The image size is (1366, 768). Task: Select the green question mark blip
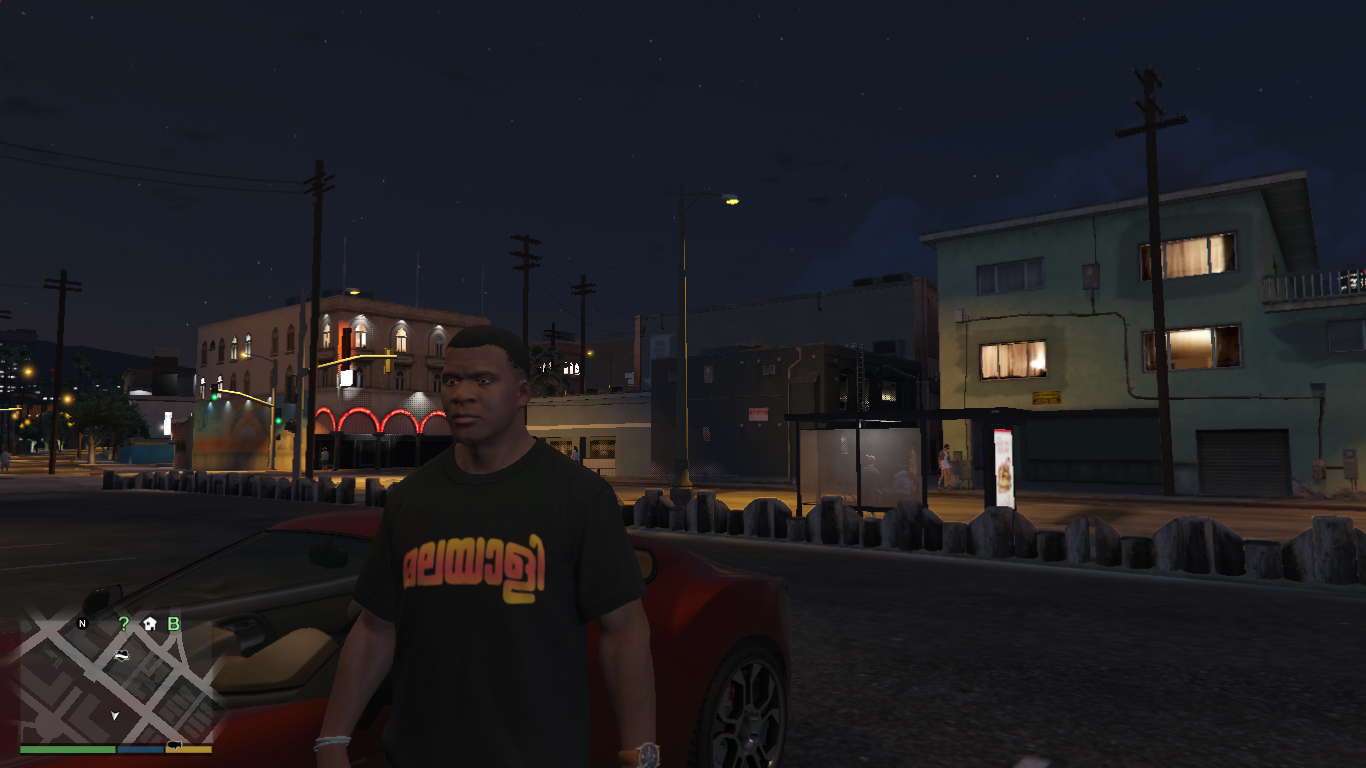click(124, 623)
